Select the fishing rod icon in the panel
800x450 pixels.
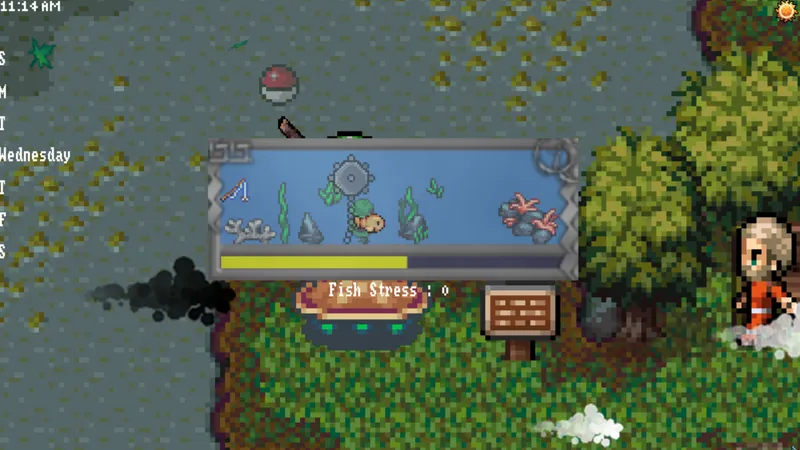click(235, 190)
